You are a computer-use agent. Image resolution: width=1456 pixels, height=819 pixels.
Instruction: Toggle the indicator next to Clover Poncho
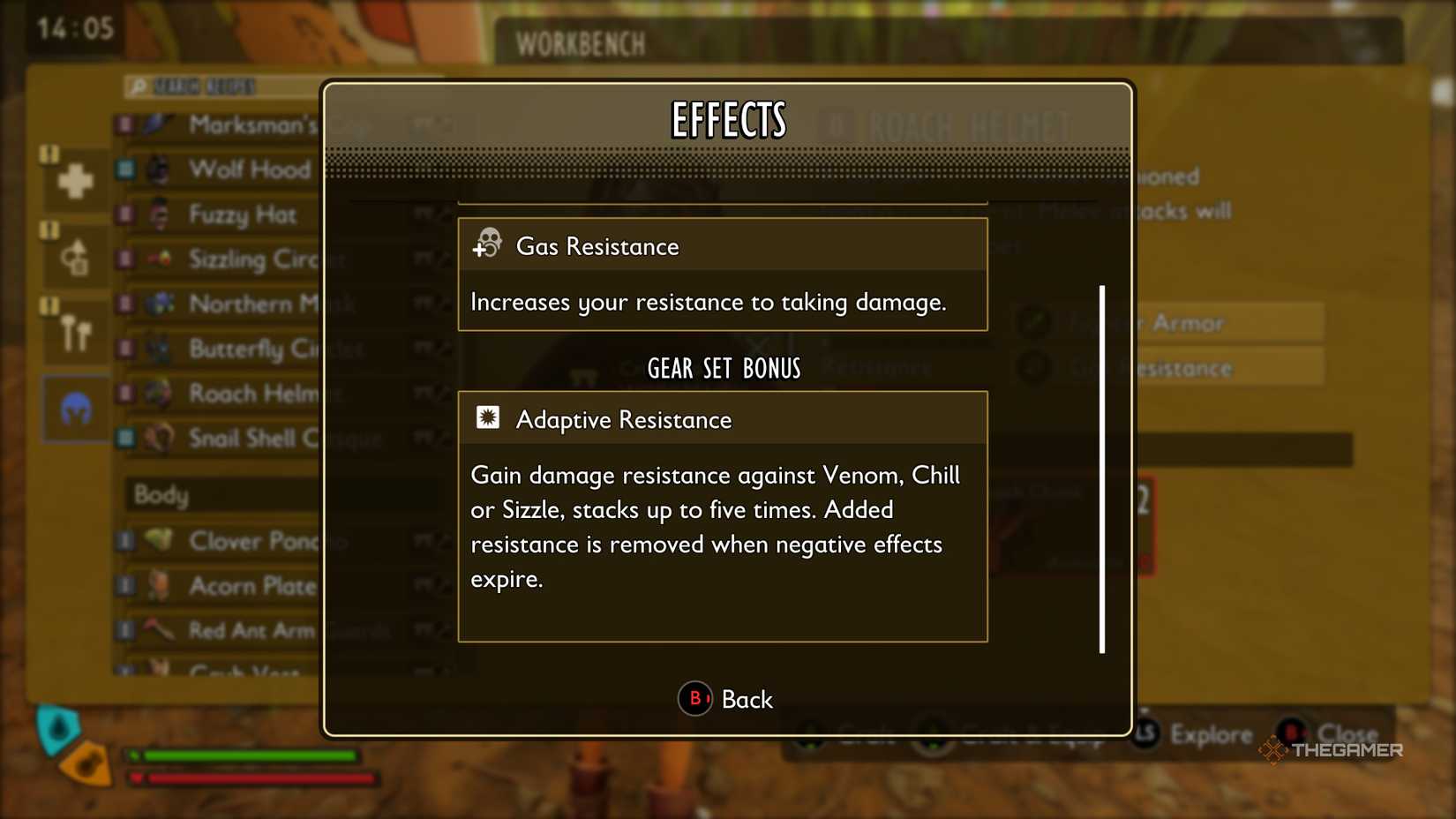click(x=124, y=542)
